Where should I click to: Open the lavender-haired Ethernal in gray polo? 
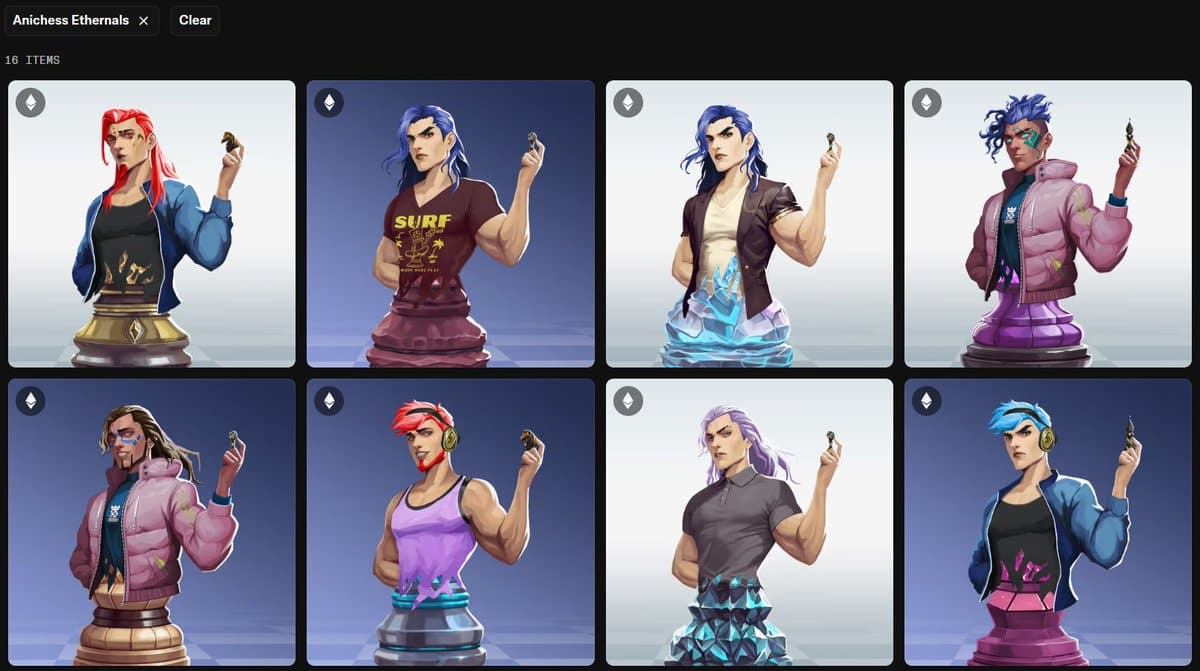[x=749, y=522]
